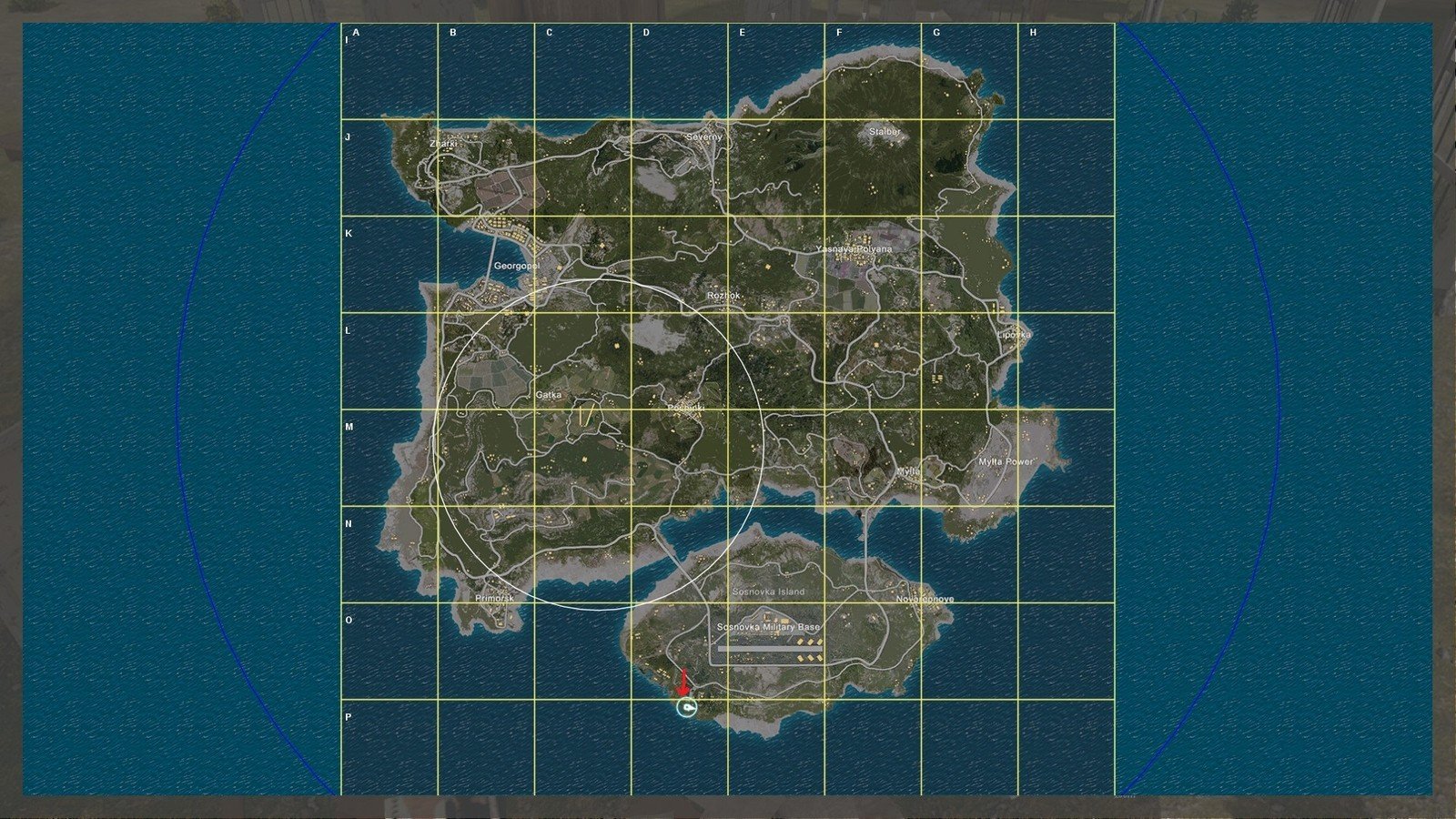Screen dimensions: 1456x819
Task: Click the Sosnovka Military Base title
Action: pos(770,626)
